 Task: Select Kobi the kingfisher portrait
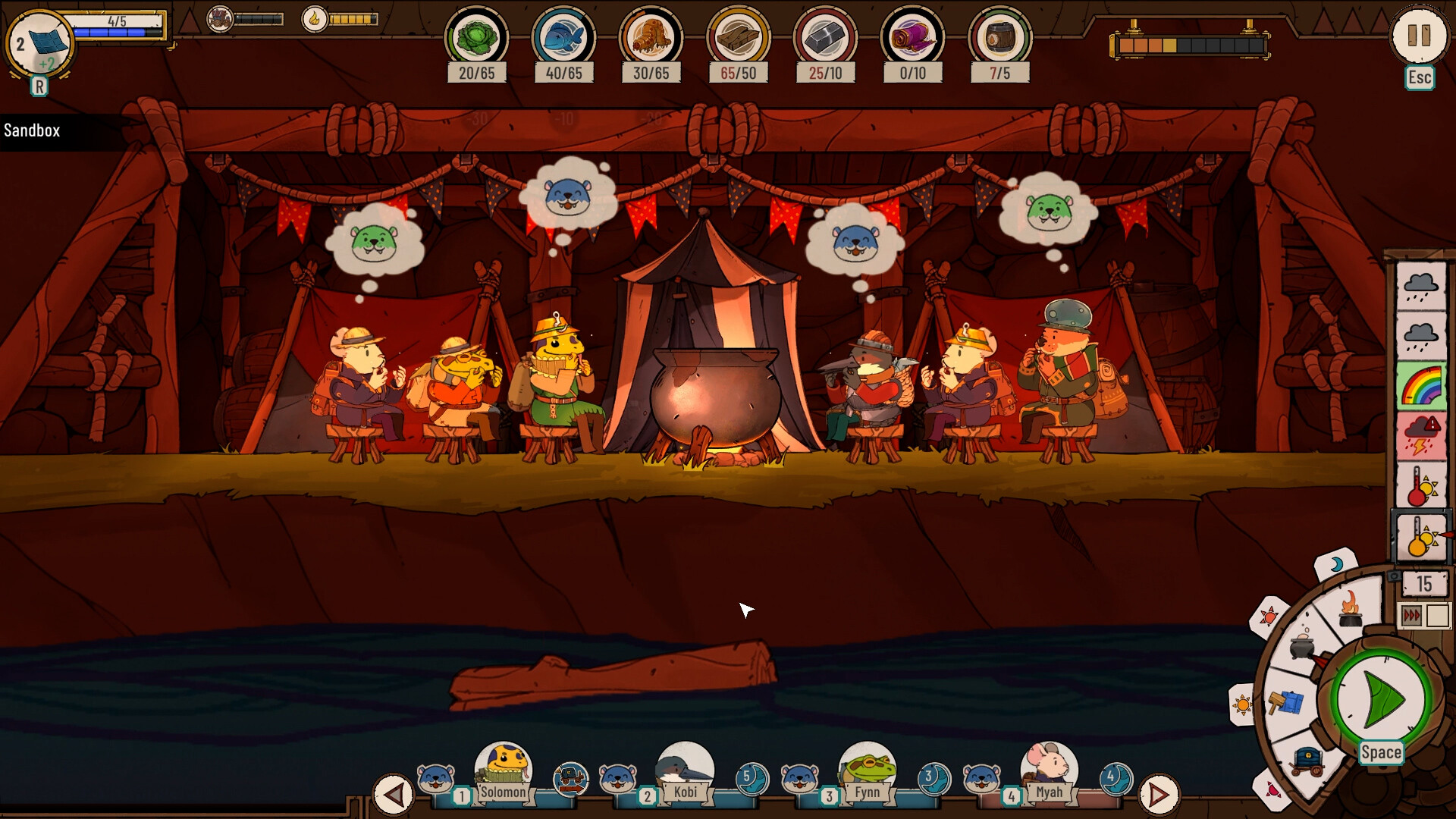tap(685, 767)
